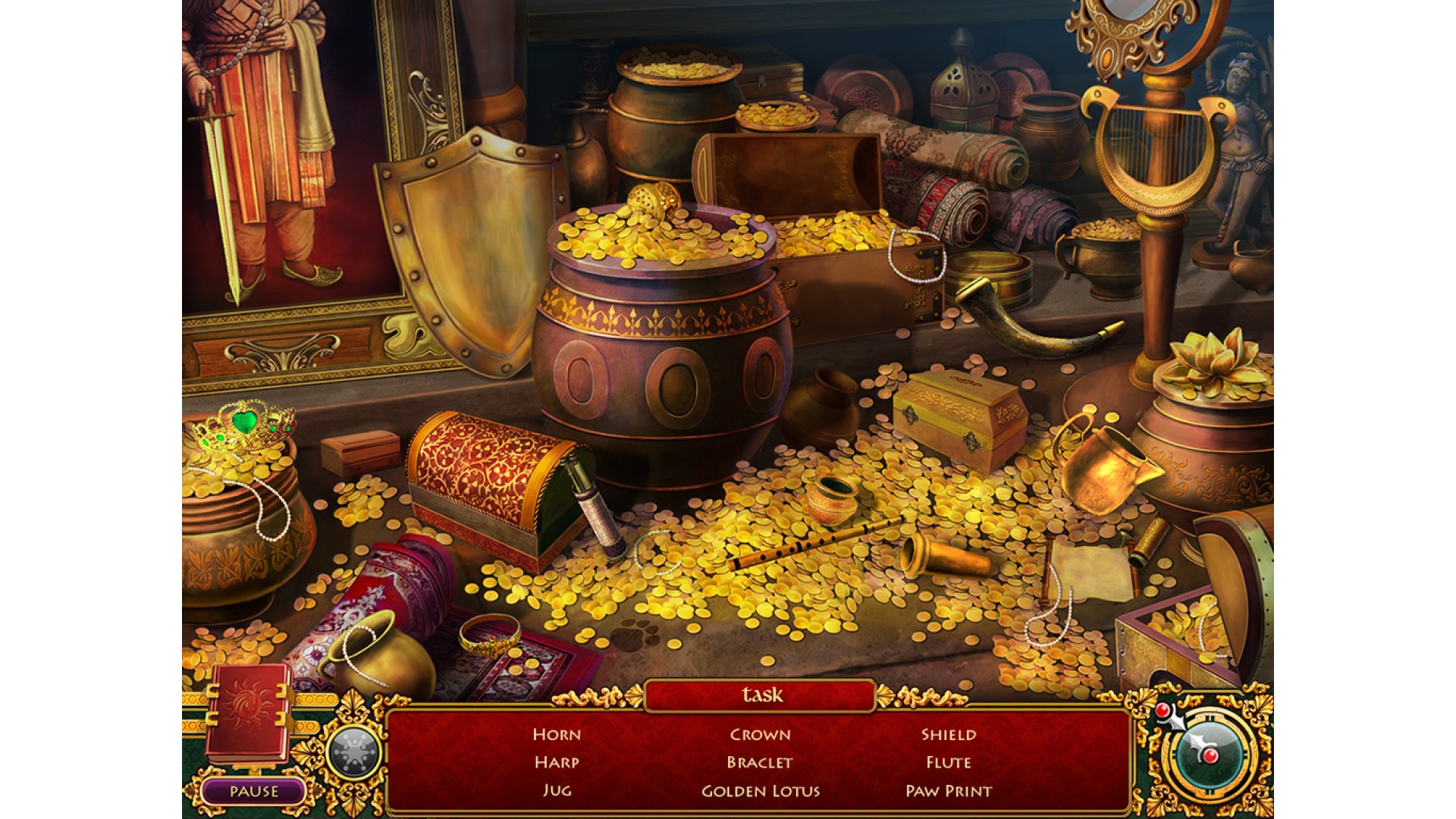Select Golden Lotus in the task list
The width and height of the screenshot is (1456, 819).
coord(761,791)
